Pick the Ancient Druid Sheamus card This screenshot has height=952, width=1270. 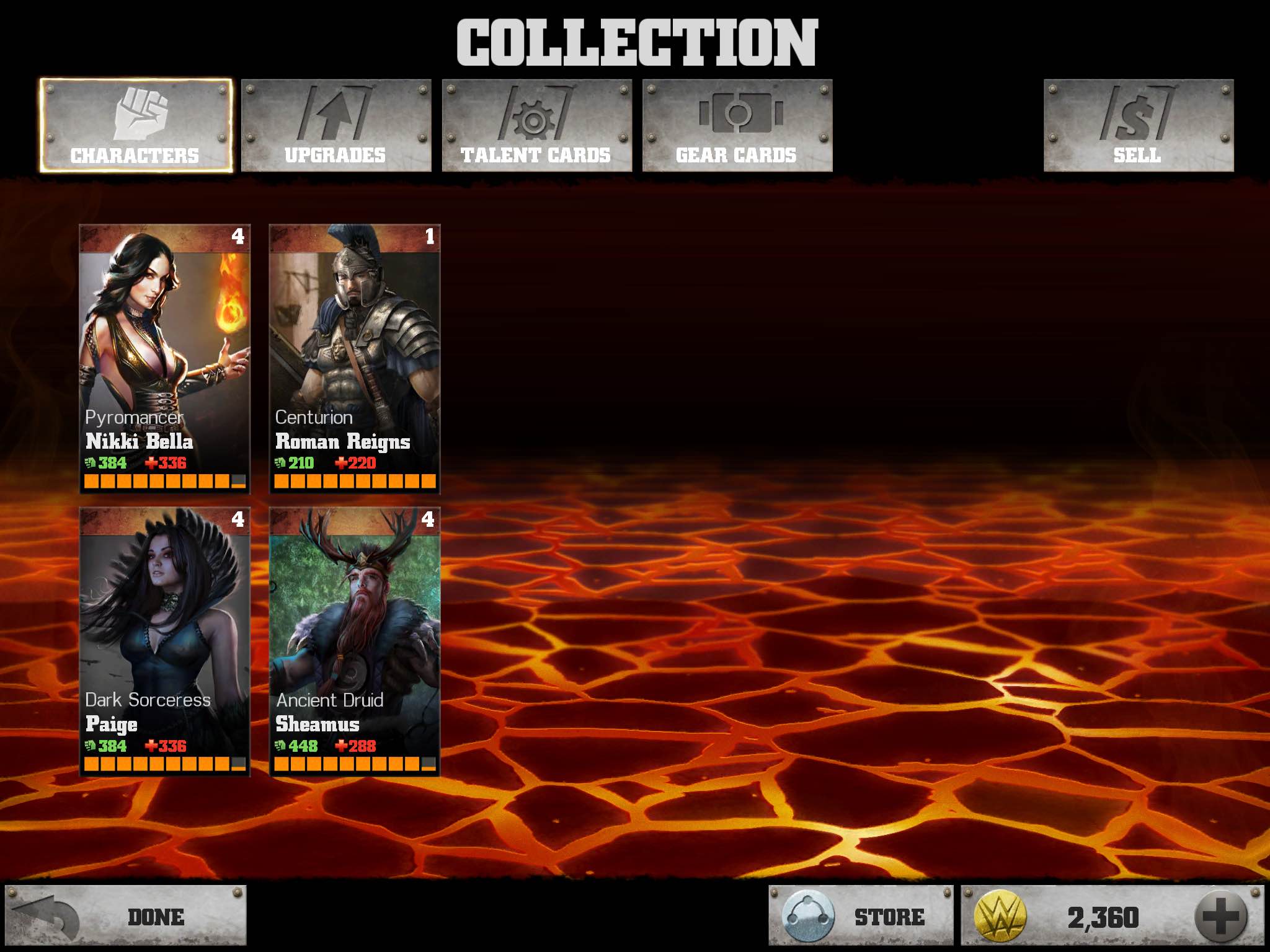(x=355, y=641)
